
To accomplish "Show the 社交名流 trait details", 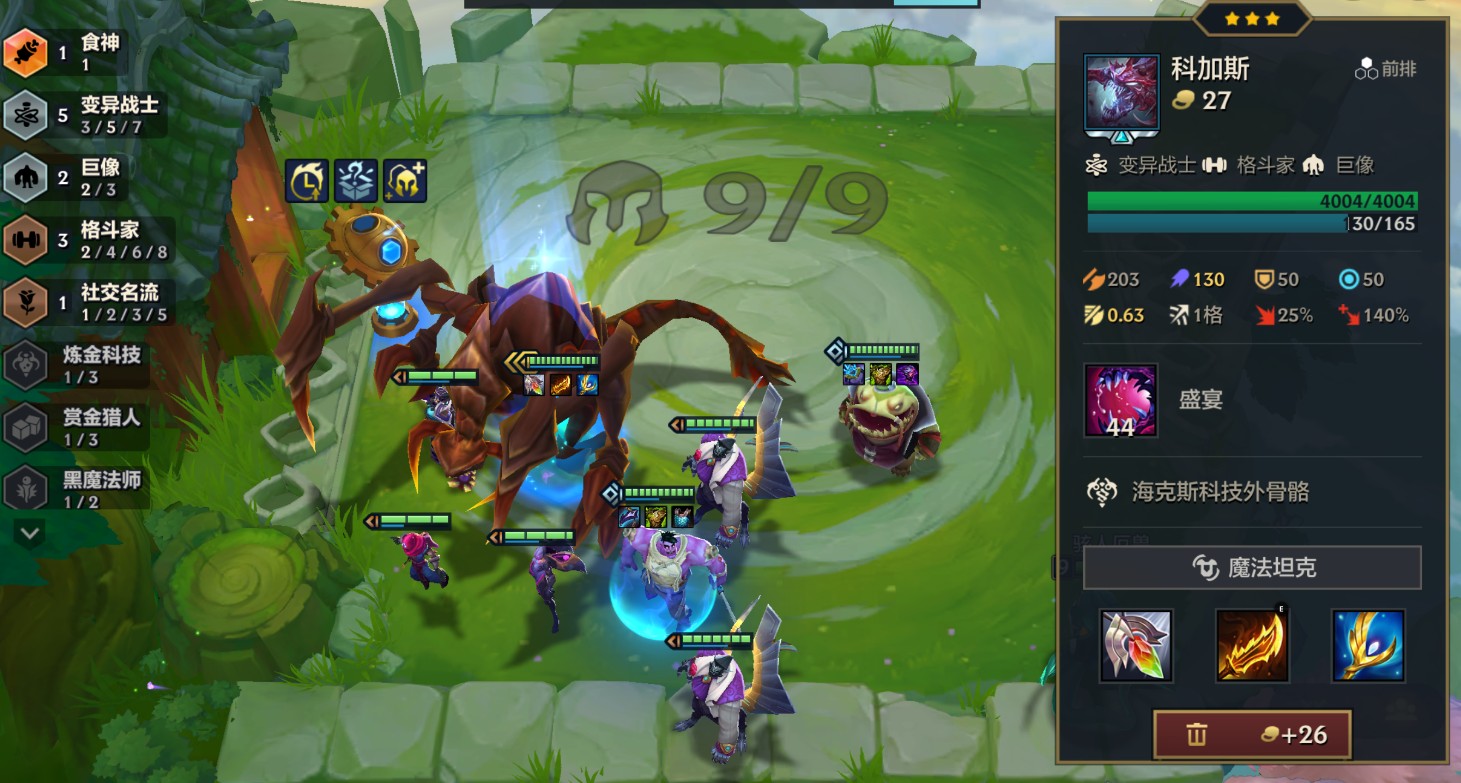I will (x=85, y=302).
